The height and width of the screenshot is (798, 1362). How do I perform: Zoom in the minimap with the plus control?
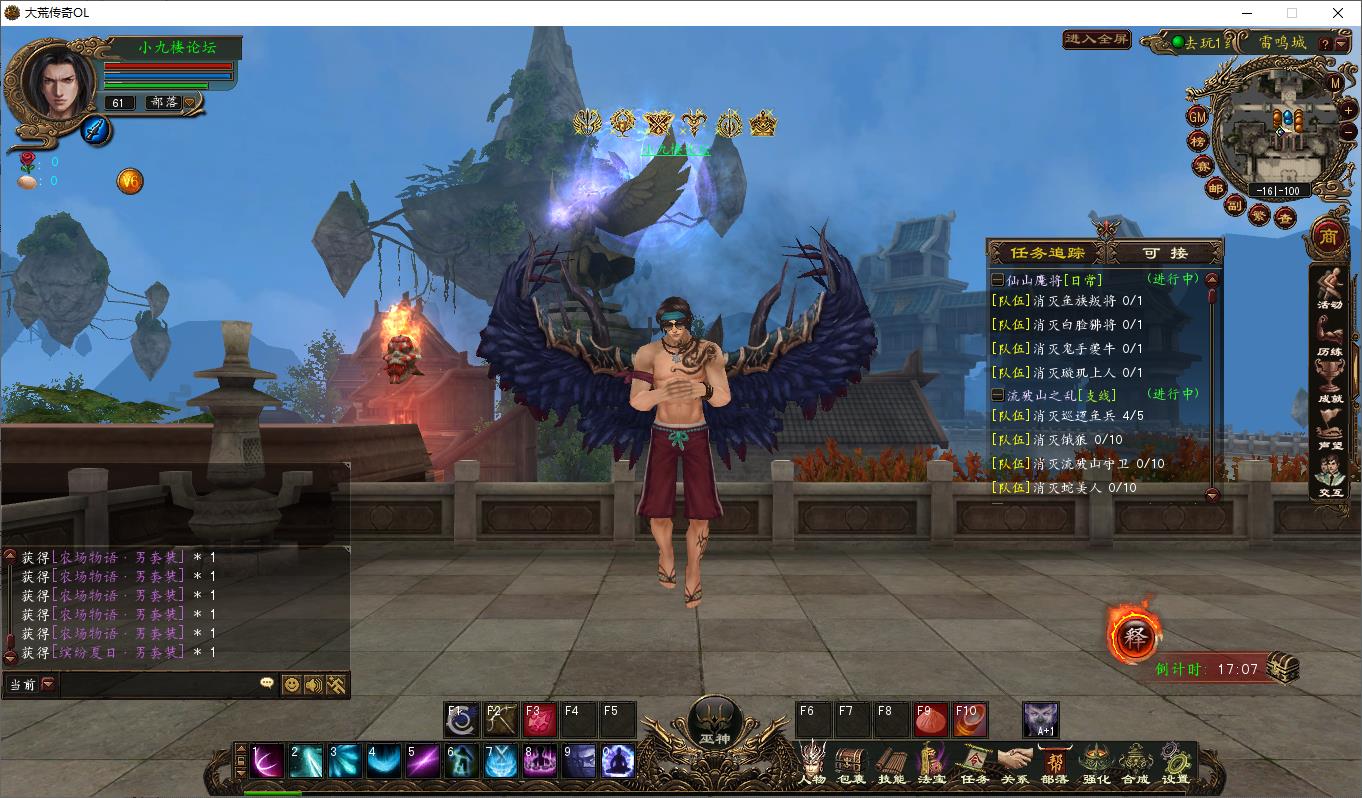pyautogui.click(x=1348, y=110)
